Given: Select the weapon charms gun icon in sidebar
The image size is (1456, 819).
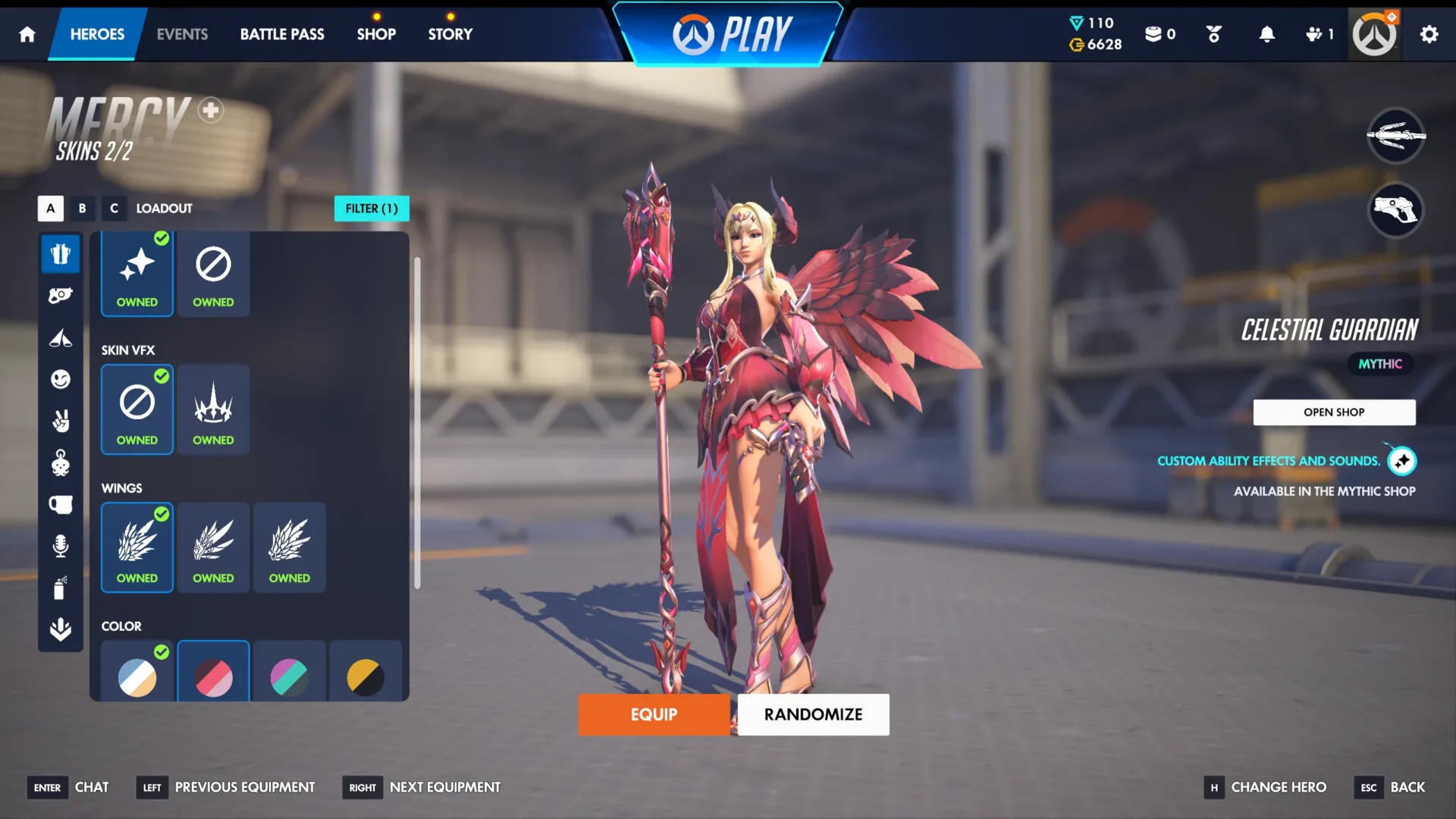Looking at the screenshot, I should pyautogui.click(x=61, y=295).
